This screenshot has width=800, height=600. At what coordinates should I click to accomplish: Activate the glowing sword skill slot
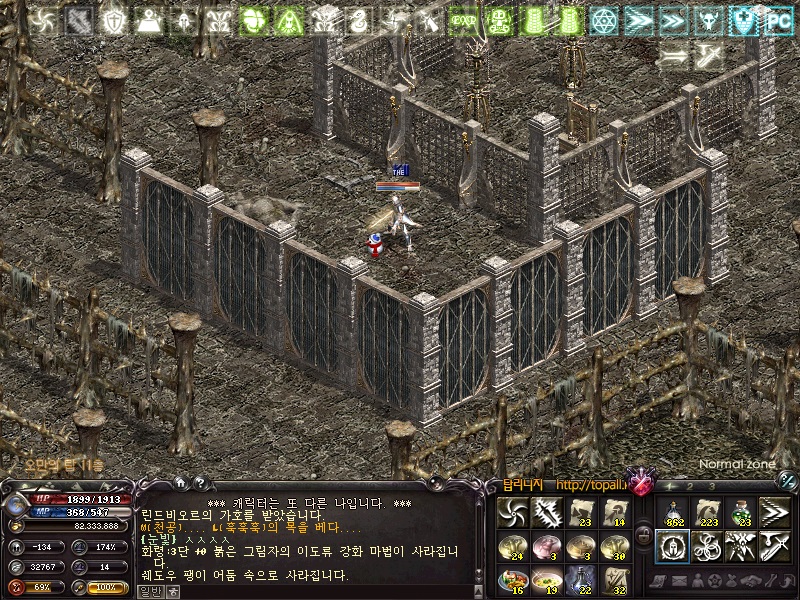547,512
